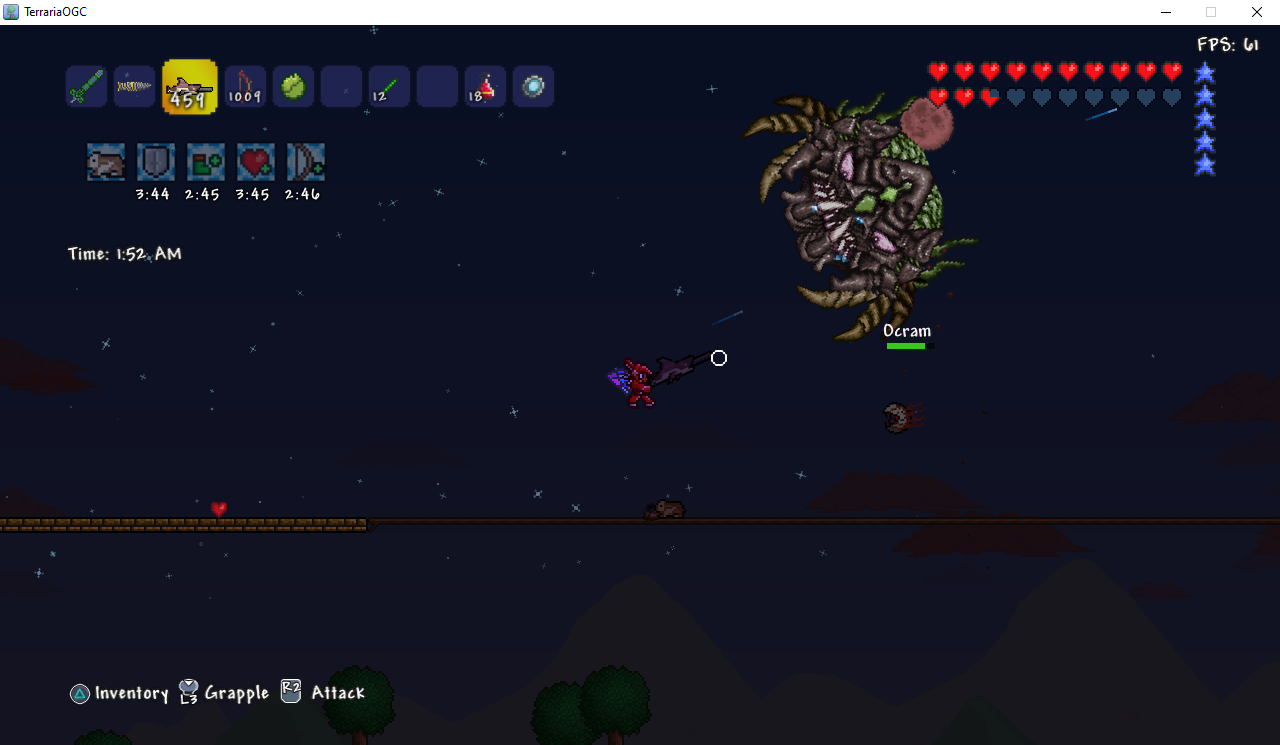The width and height of the screenshot is (1280, 745).
Task: Use the red healing potion slot
Action: tap(485, 87)
